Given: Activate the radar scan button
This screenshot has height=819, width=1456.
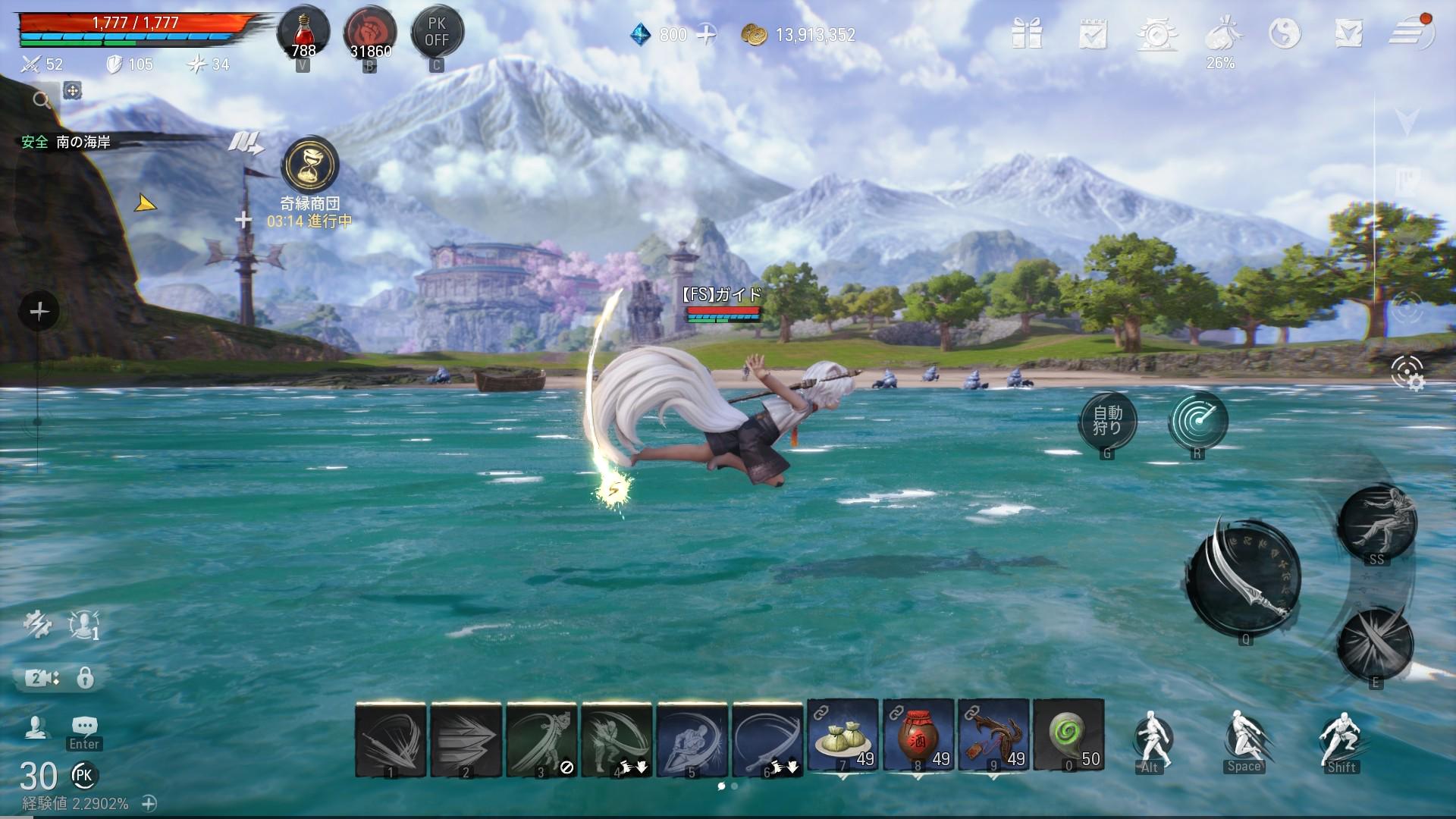Looking at the screenshot, I should point(1197,421).
